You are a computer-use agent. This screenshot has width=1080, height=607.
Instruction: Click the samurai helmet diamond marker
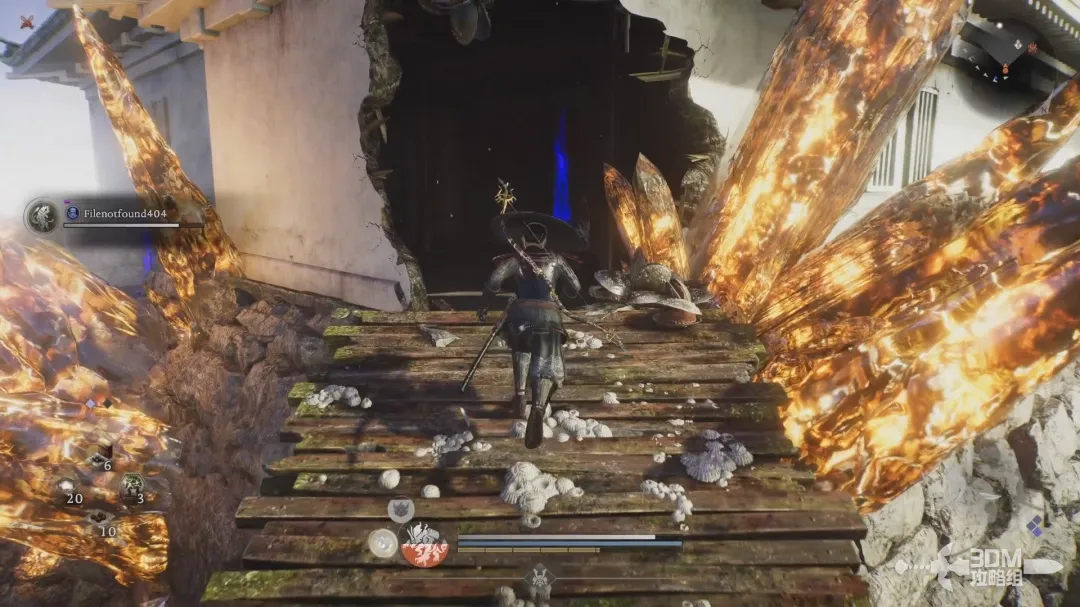coord(540,578)
